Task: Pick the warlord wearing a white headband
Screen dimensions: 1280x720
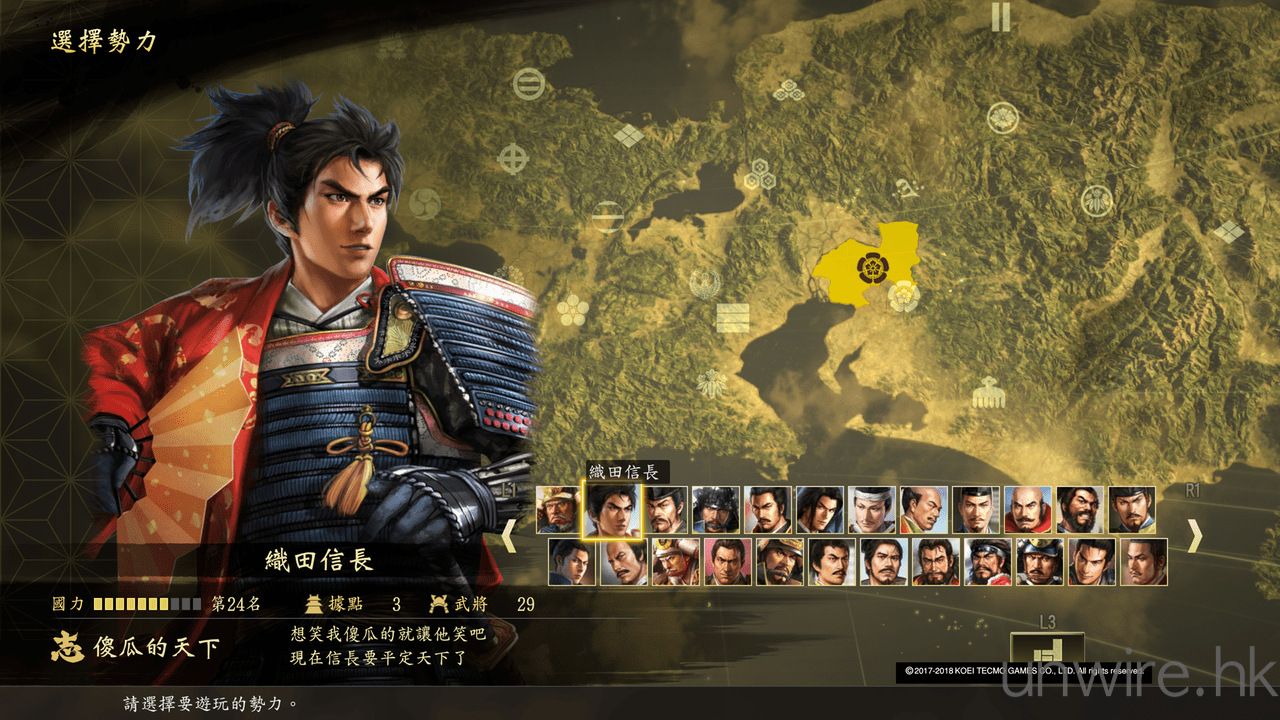Action: click(x=871, y=510)
